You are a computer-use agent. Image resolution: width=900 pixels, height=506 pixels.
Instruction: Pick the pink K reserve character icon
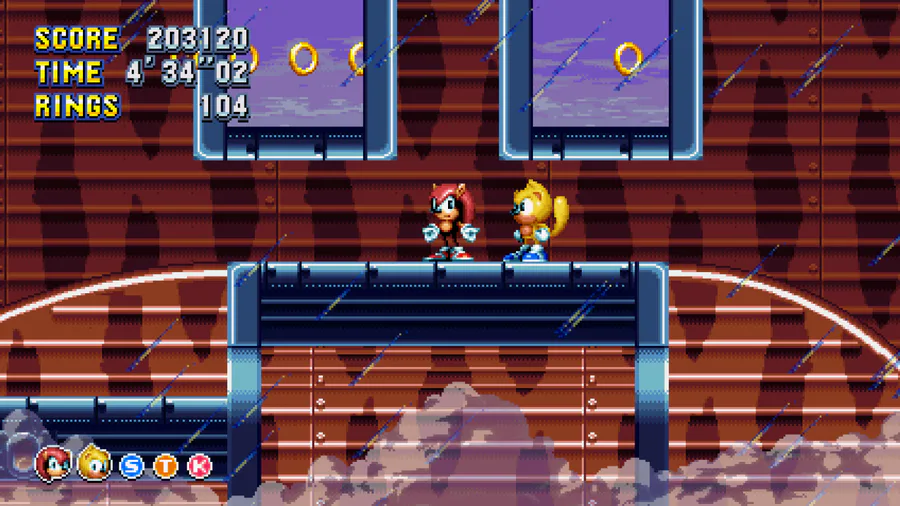pos(200,465)
